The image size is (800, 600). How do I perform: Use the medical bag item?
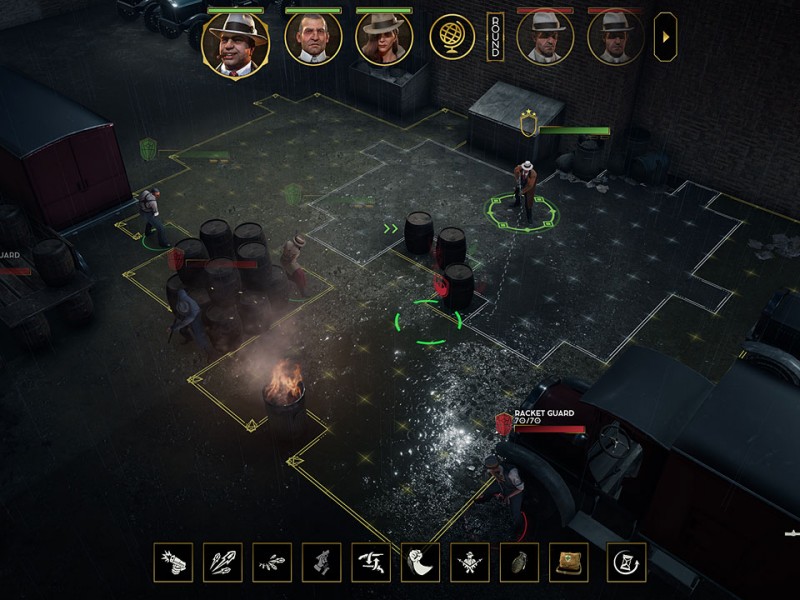pos(569,562)
